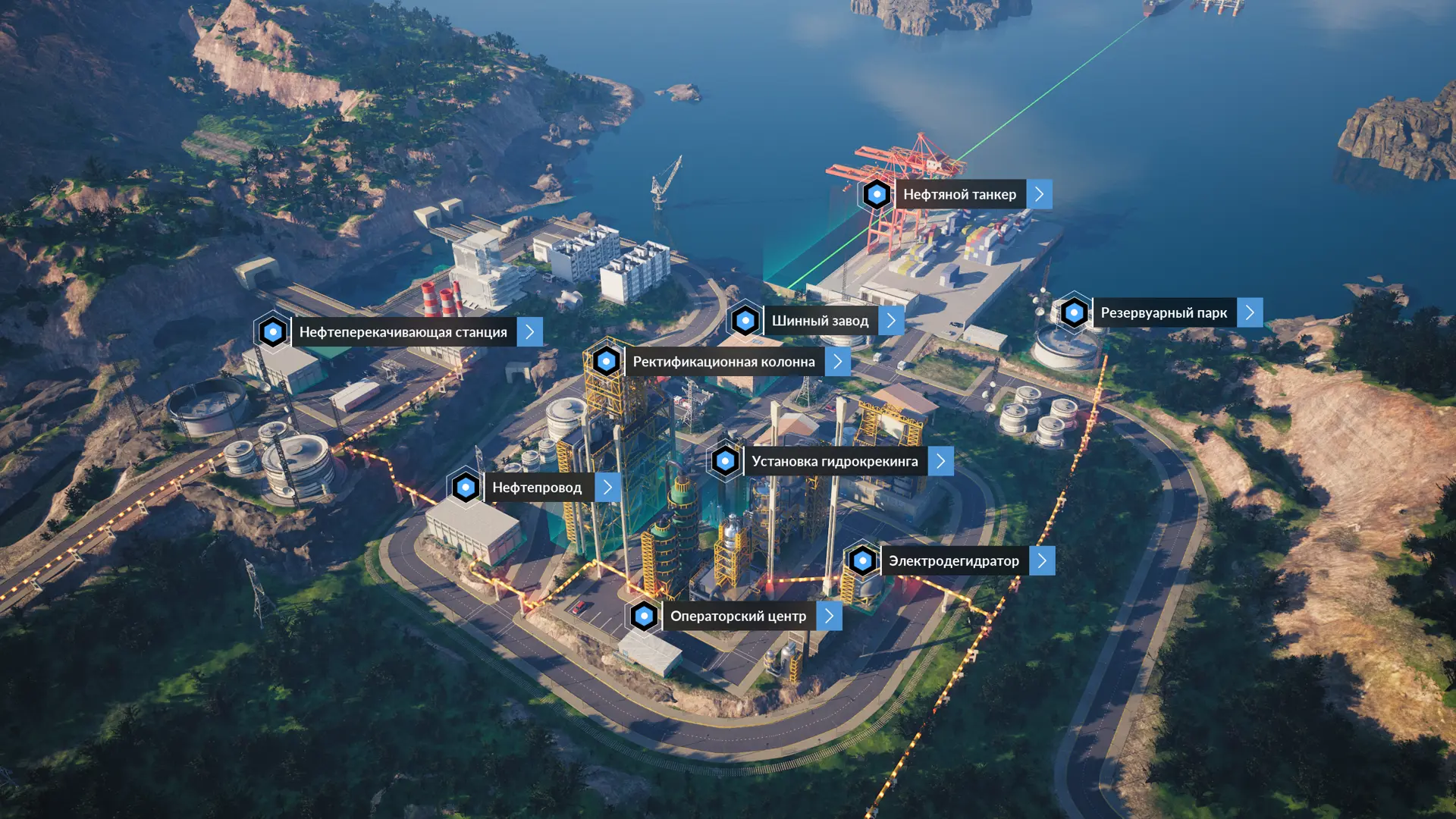Open the Операторский центр label
1456x819 pixels.
[x=738, y=617]
